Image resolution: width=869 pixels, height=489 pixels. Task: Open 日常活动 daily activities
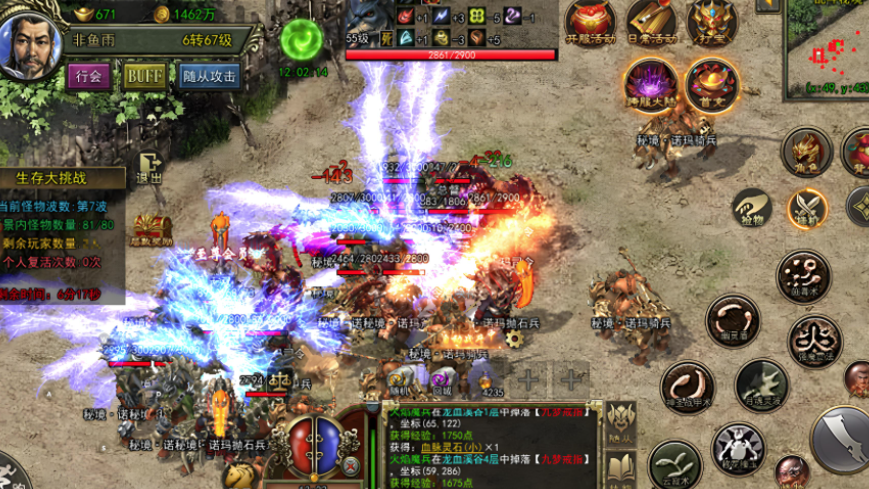click(652, 23)
